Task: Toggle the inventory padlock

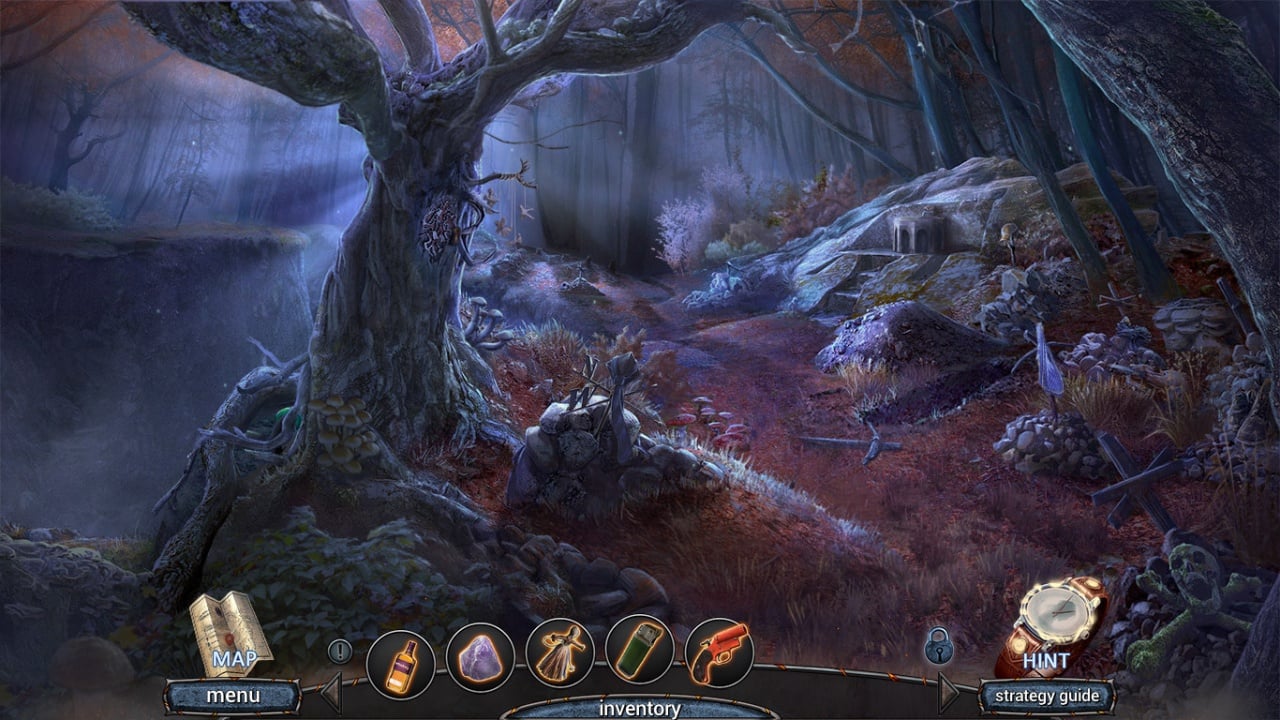Action: tap(938, 647)
